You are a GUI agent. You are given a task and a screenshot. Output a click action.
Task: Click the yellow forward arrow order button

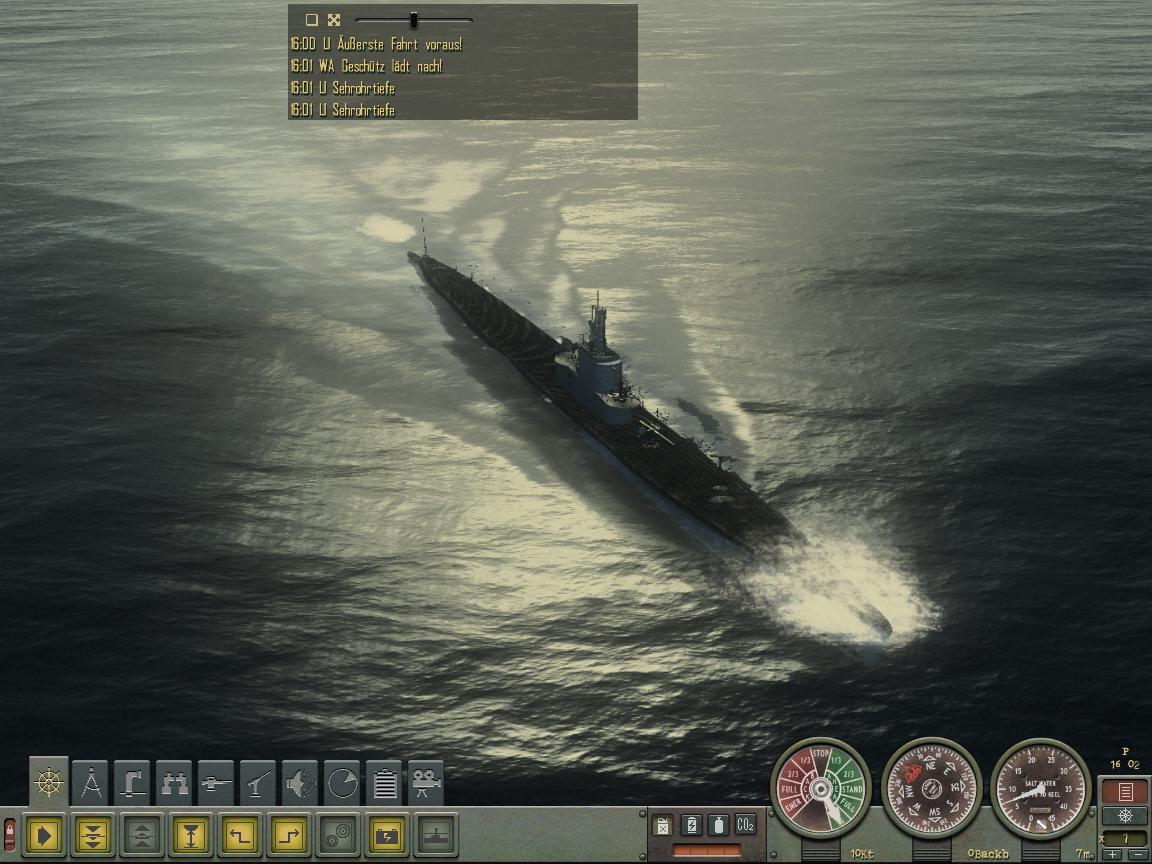pos(44,834)
